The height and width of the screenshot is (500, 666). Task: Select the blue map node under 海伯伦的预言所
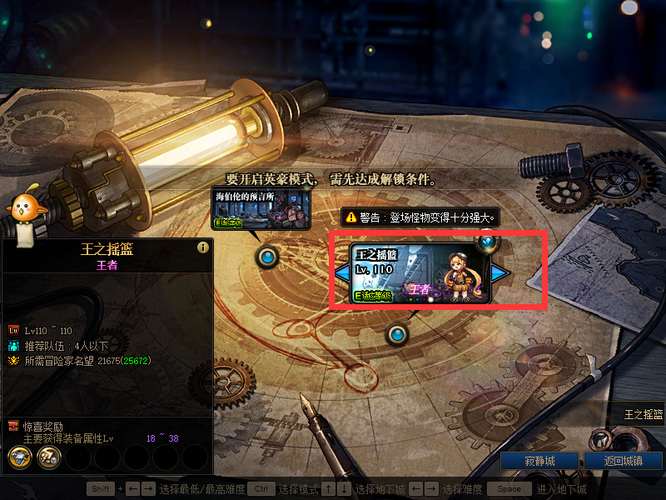tap(267, 257)
